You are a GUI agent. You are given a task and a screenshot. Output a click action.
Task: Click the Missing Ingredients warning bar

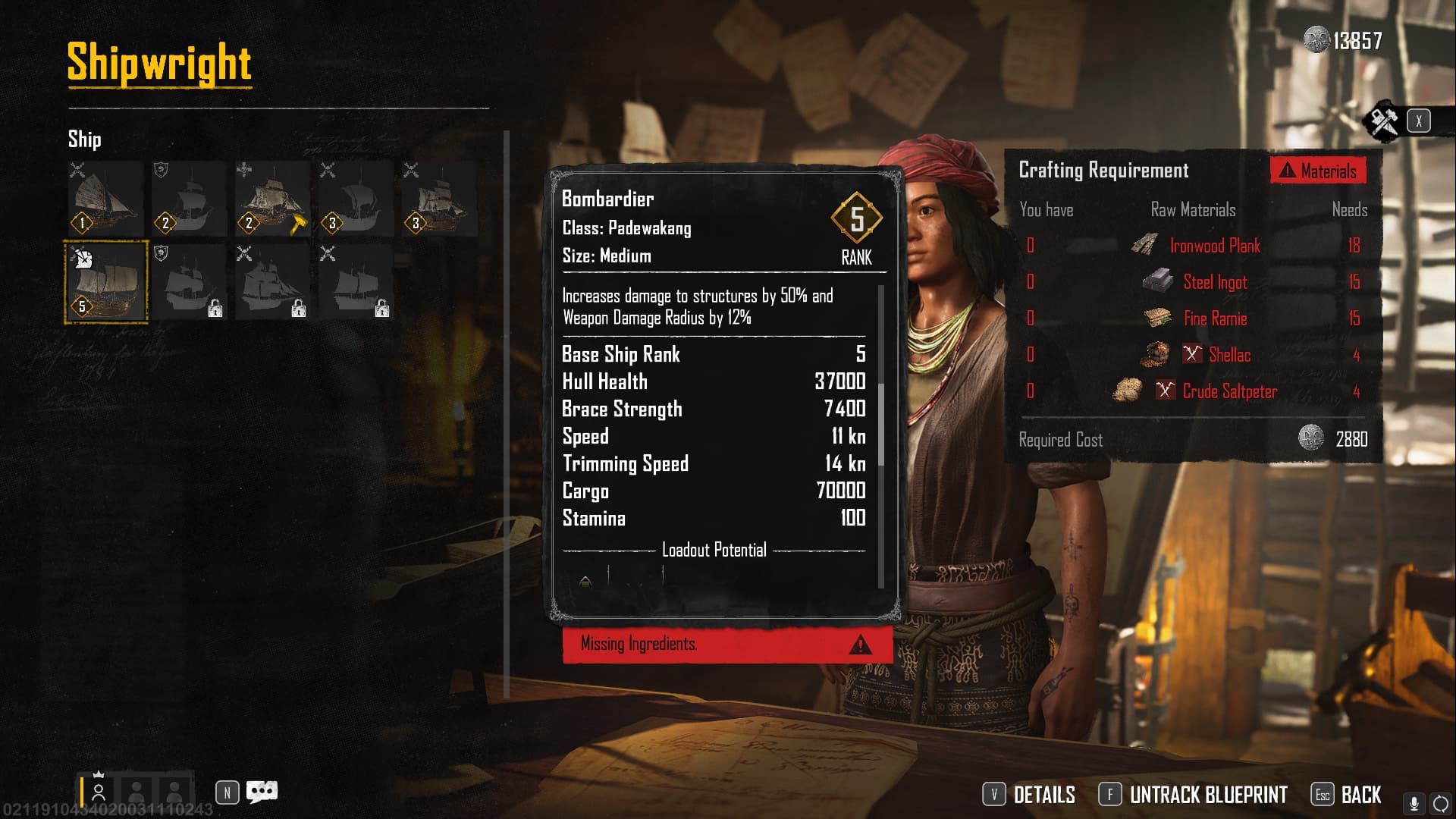[x=726, y=645]
